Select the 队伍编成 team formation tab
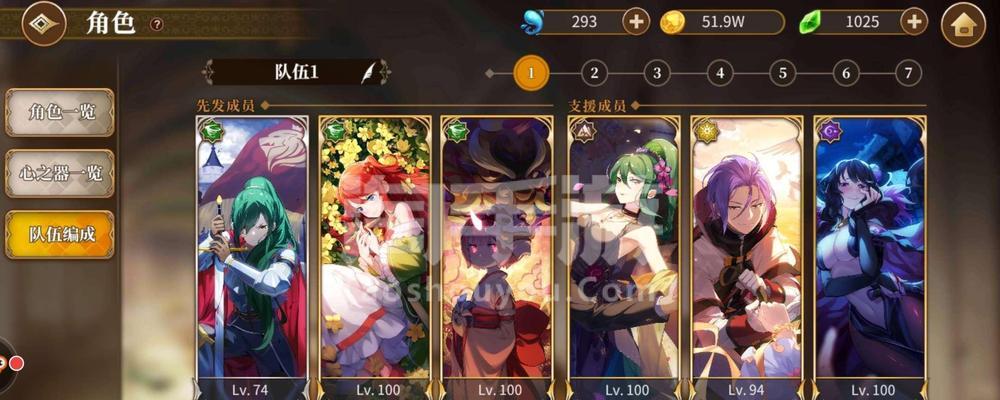 click(60, 234)
